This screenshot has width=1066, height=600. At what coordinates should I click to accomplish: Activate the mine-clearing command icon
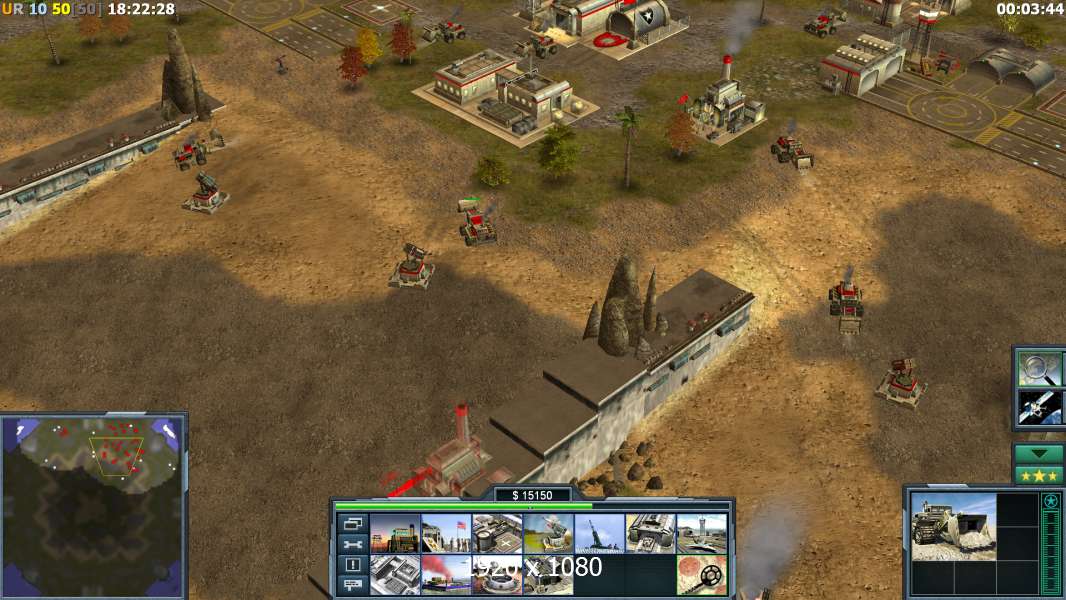702,575
